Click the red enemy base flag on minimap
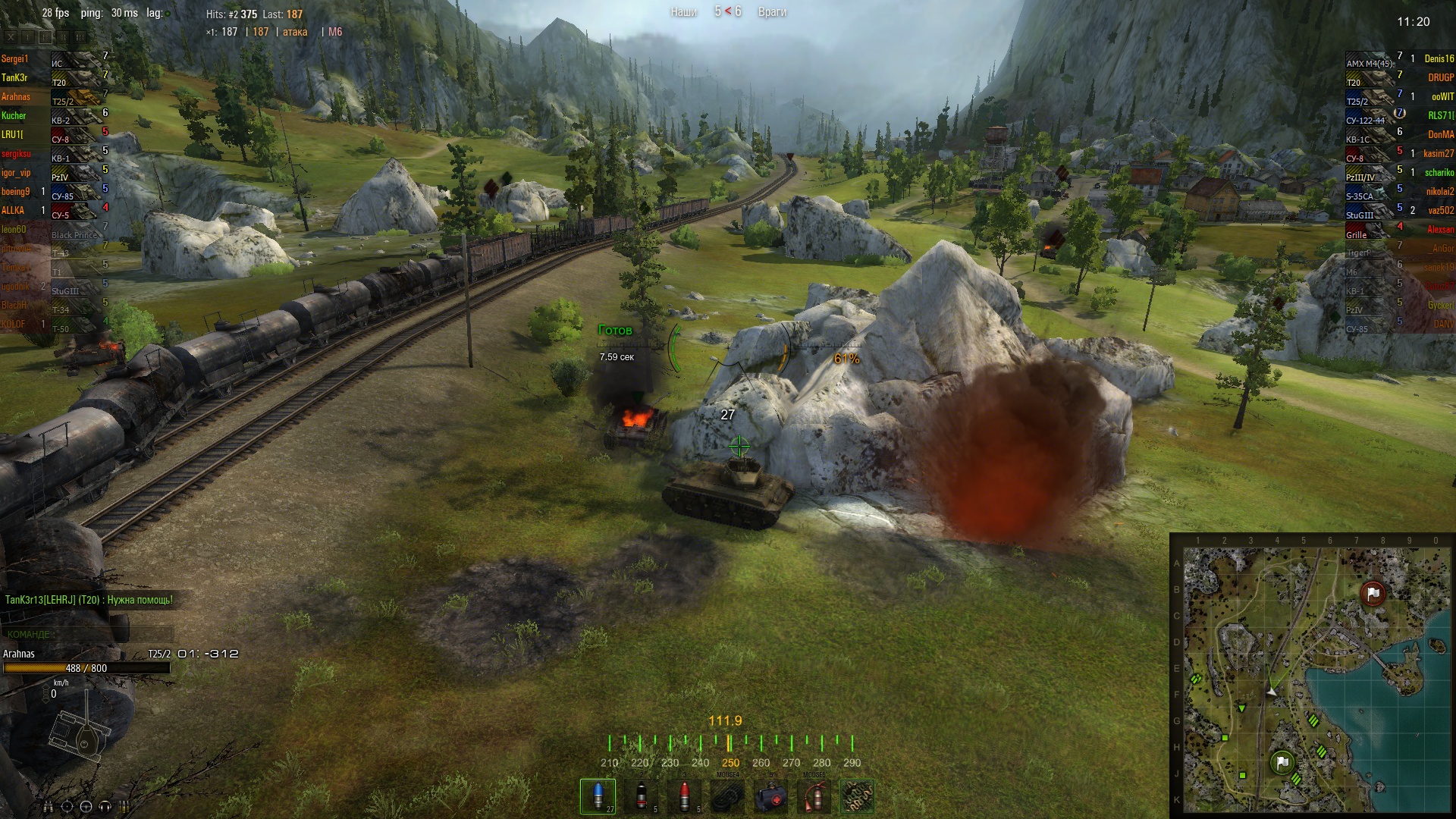This screenshot has width=1456, height=819. coord(1373,594)
